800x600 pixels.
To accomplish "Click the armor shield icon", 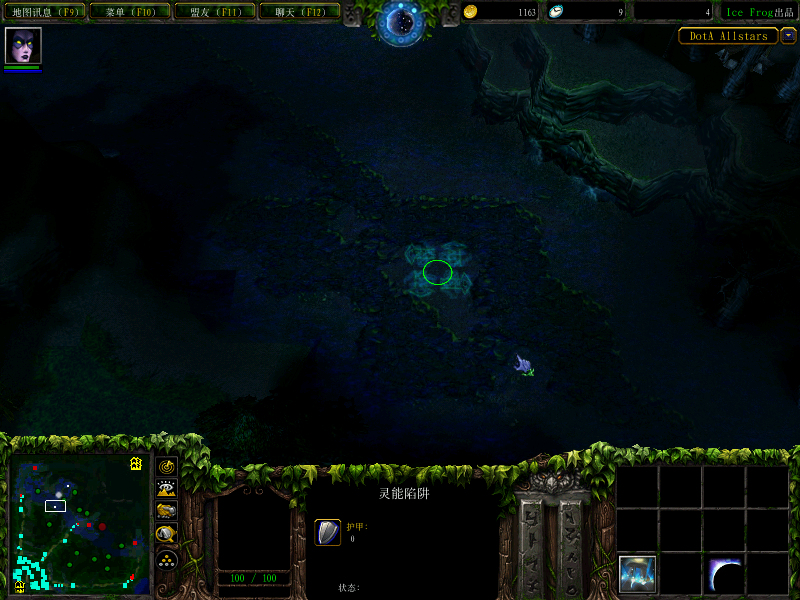I will [x=328, y=532].
